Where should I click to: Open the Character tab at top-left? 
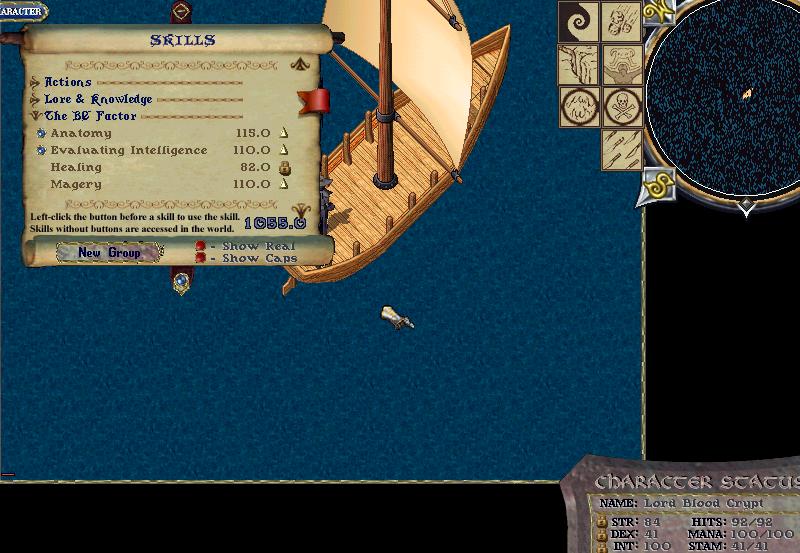[x=22, y=12]
